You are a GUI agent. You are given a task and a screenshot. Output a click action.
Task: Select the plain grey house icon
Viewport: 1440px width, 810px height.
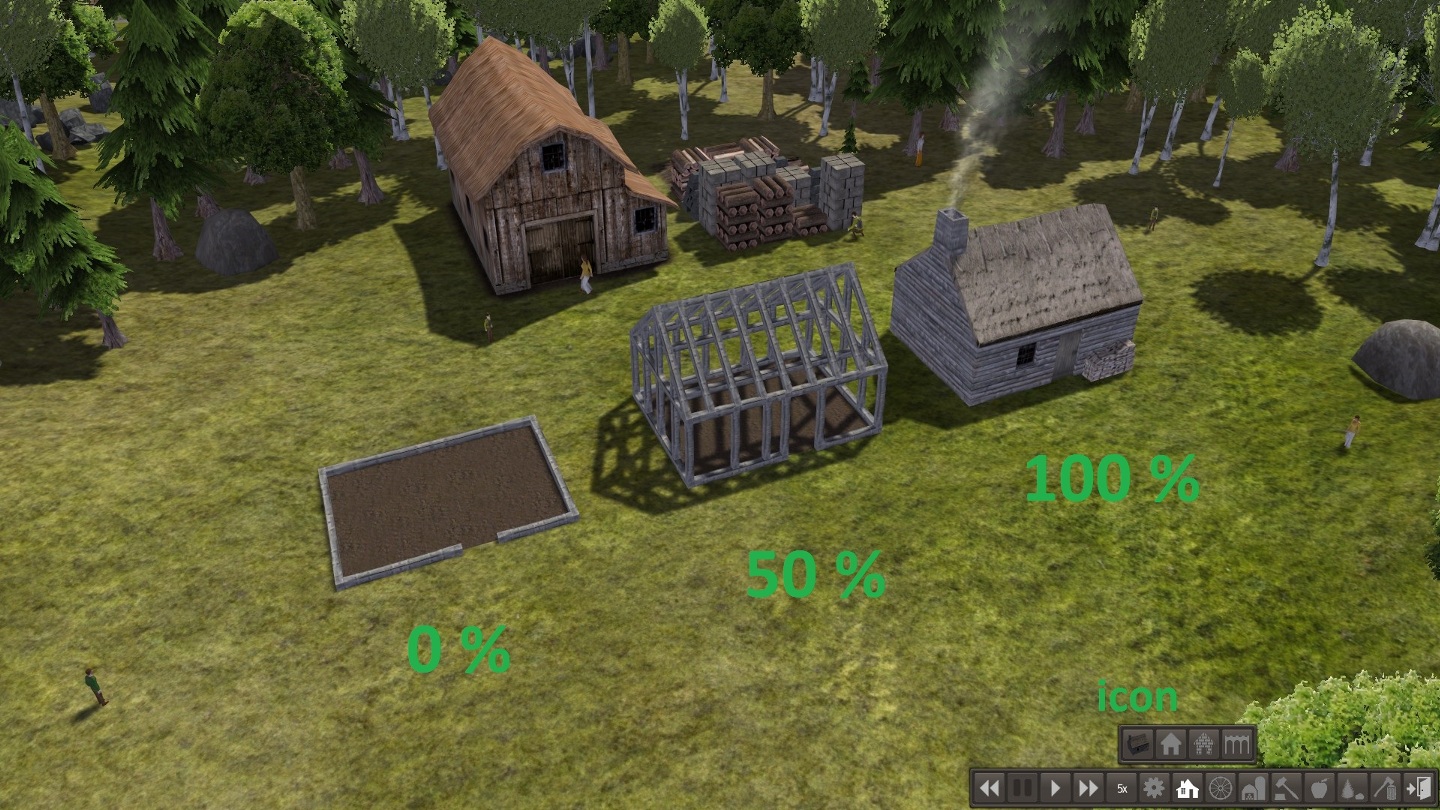pos(1170,744)
